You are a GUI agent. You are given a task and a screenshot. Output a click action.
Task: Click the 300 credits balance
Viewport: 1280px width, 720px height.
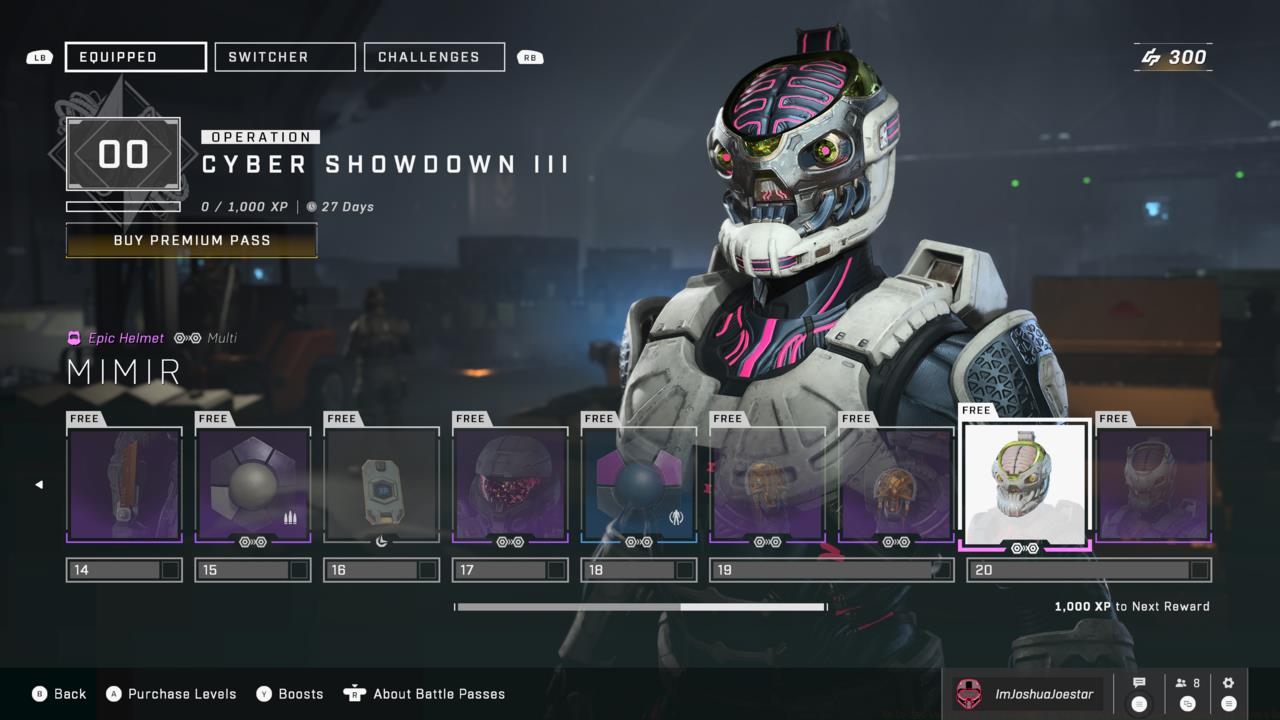click(x=1175, y=57)
